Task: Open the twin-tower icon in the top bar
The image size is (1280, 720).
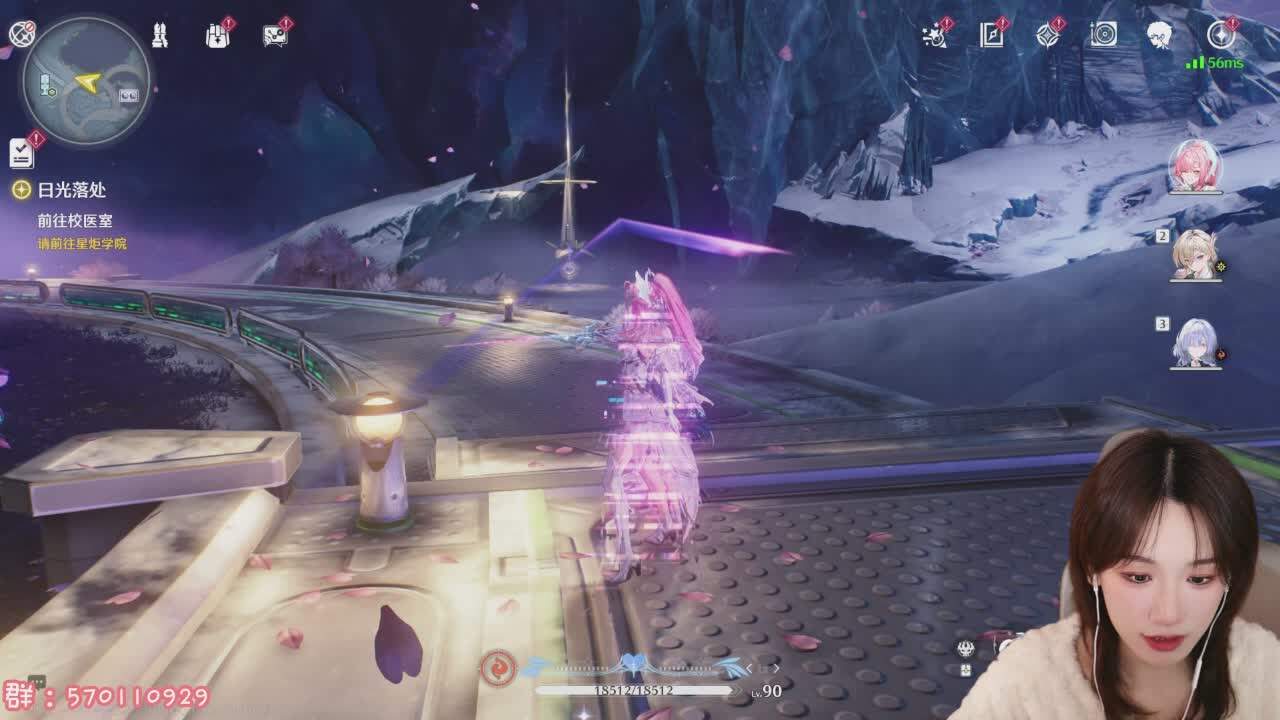Action: click(x=159, y=36)
